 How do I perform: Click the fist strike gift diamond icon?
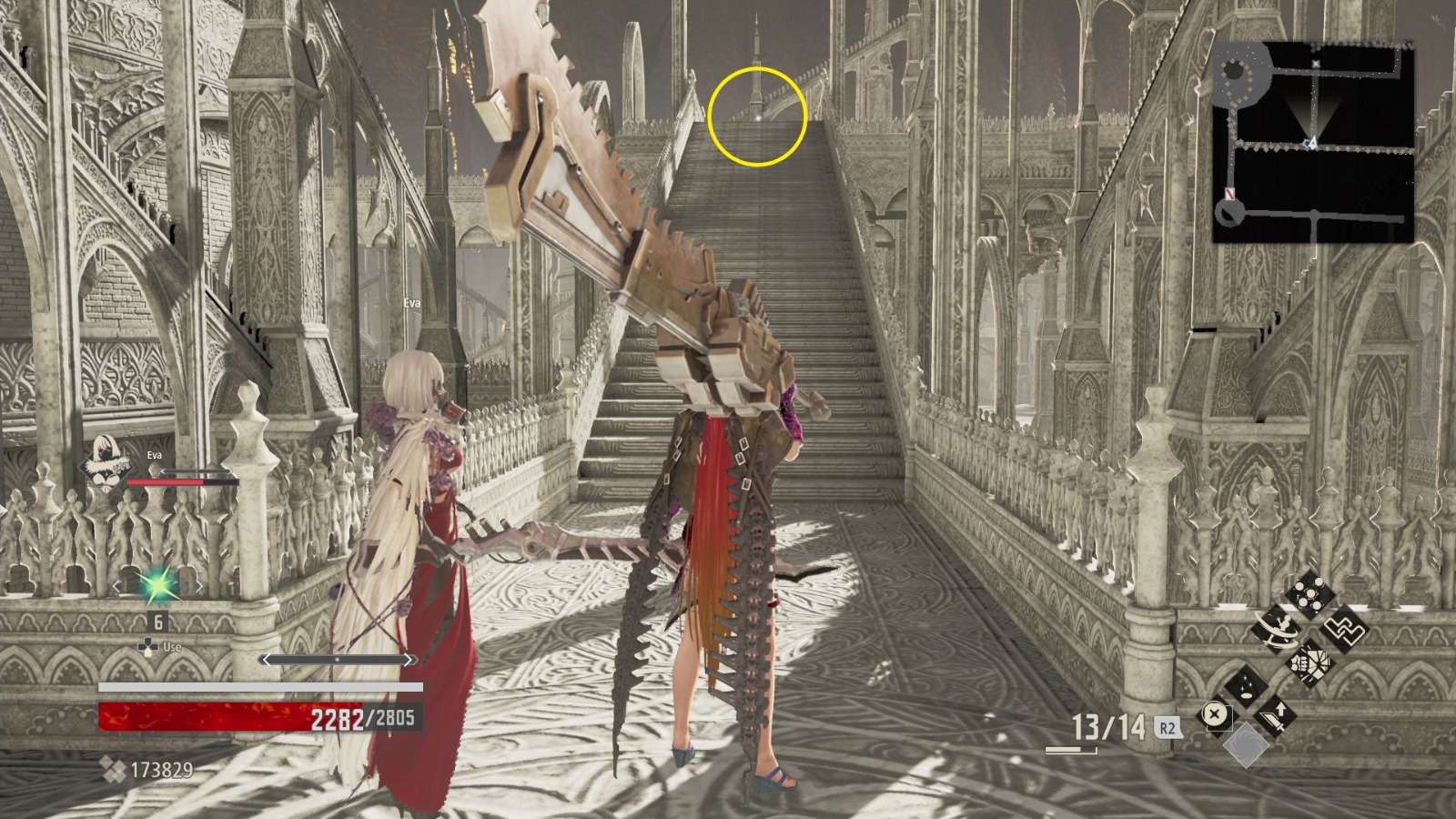(x=1310, y=664)
